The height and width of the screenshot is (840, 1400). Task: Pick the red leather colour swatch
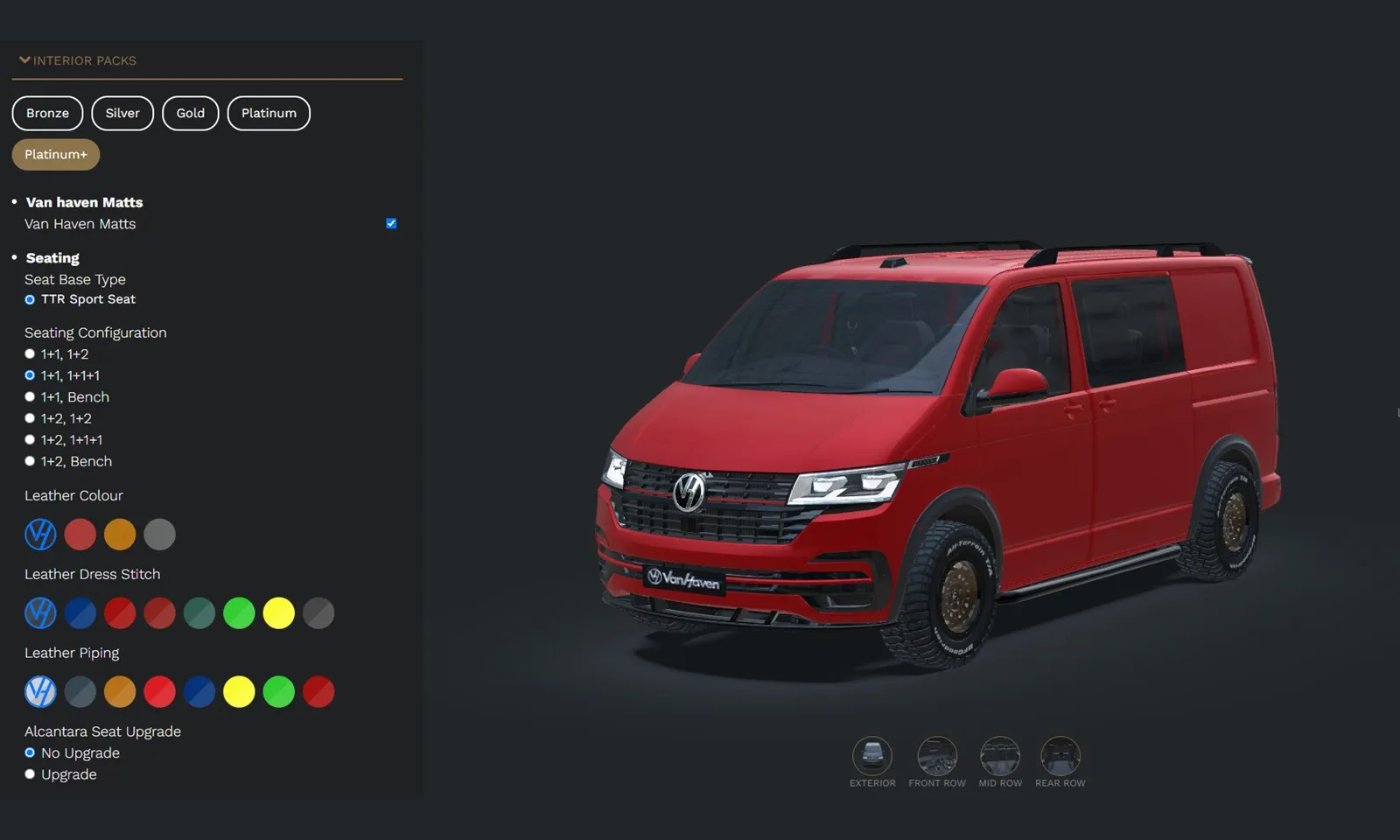pyautogui.click(x=80, y=534)
